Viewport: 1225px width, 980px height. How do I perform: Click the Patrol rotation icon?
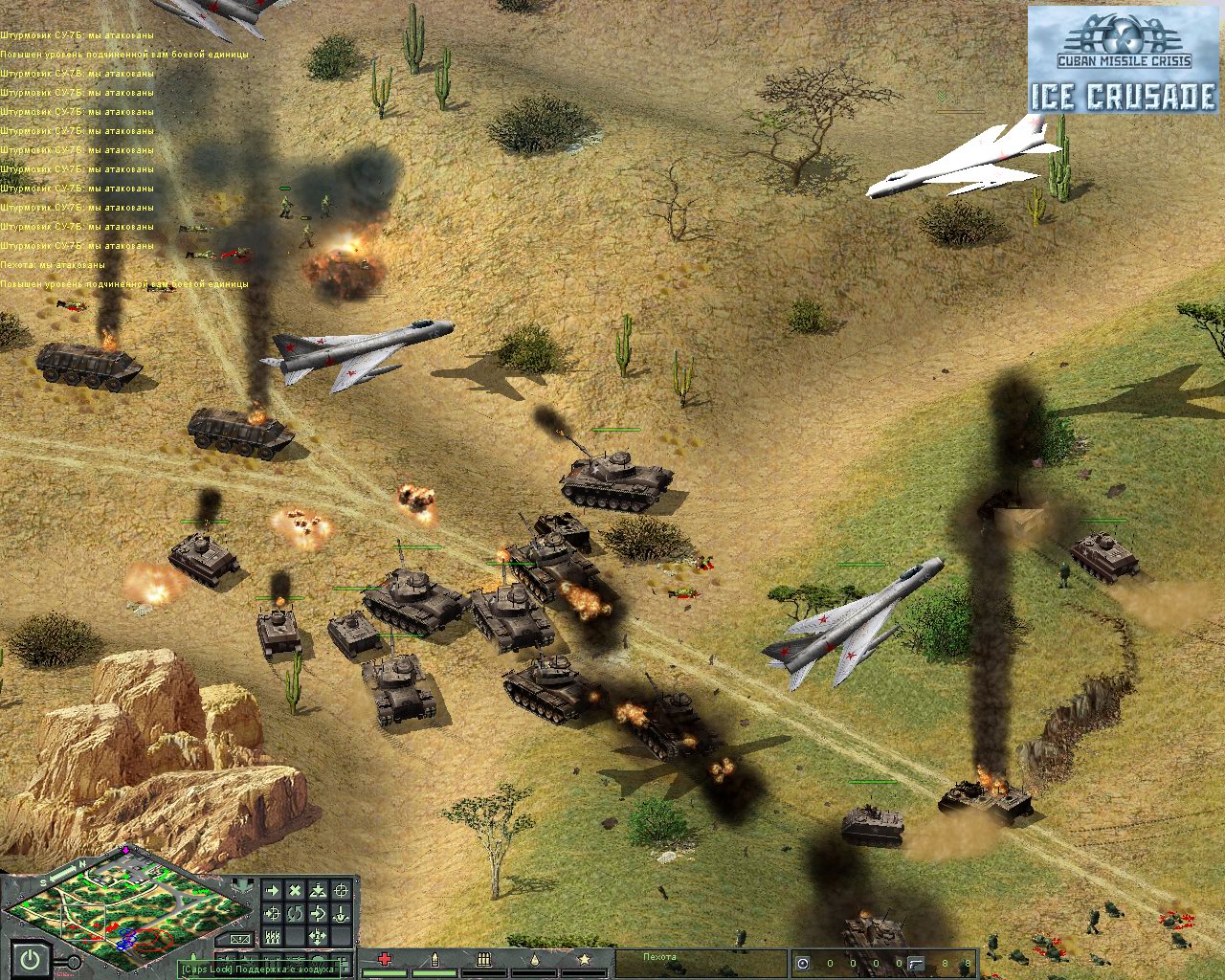click(x=295, y=914)
